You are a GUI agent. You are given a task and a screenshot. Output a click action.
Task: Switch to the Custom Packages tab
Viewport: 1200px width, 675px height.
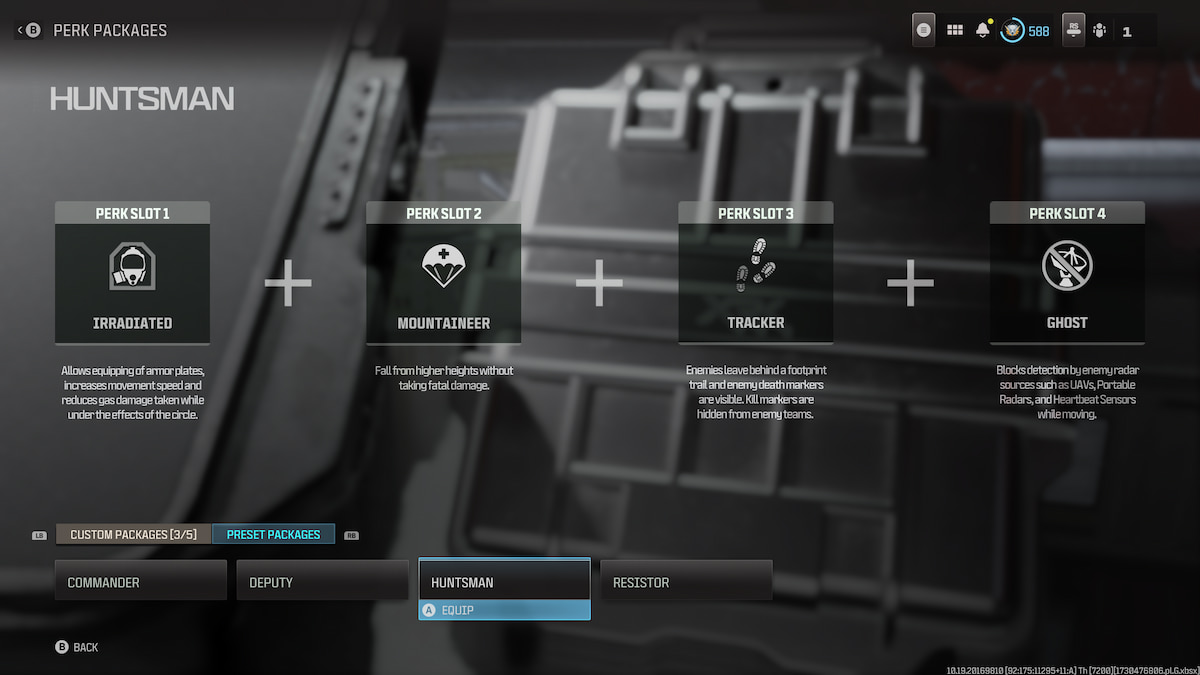tap(134, 535)
